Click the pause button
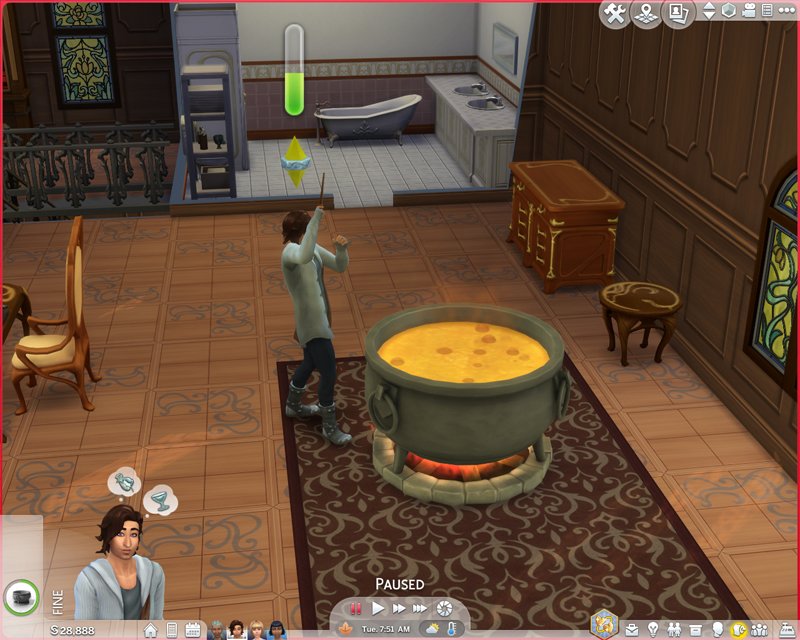The width and height of the screenshot is (800, 640). click(354, 607)
